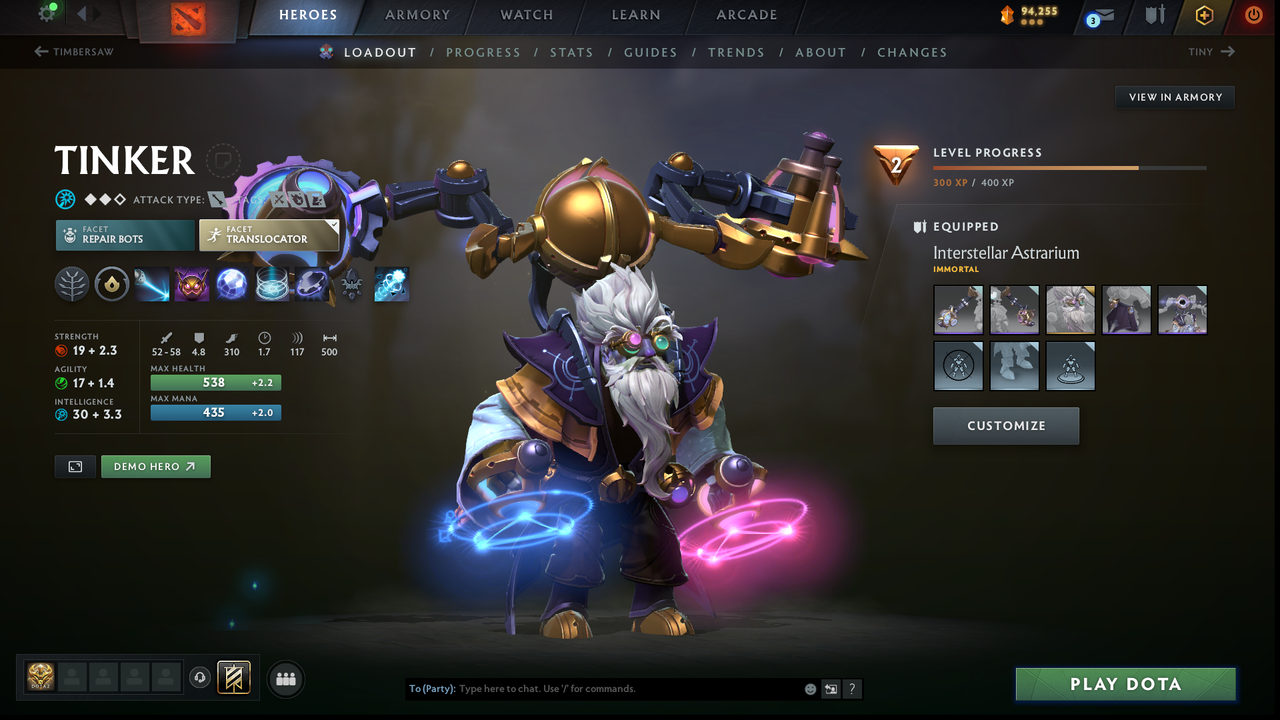The width and height of the screenshot is (1280, 720).
Task: Open the ARCADE menu item
Action: 747,15
